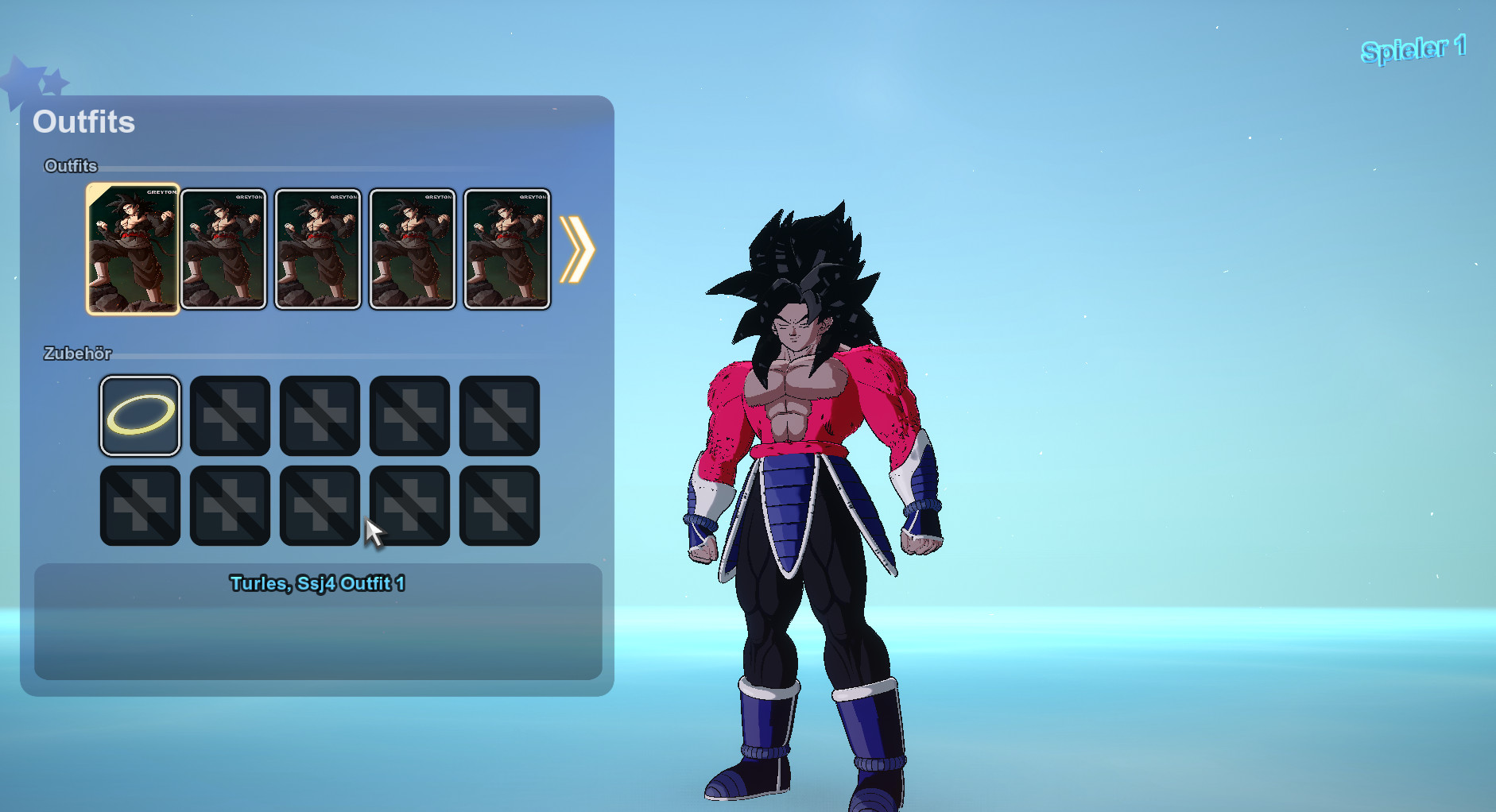Select the last empty slot in the bottom row
Viewport: 1496px width, 812px height.
pyautogui.click(x=499, y=505)
